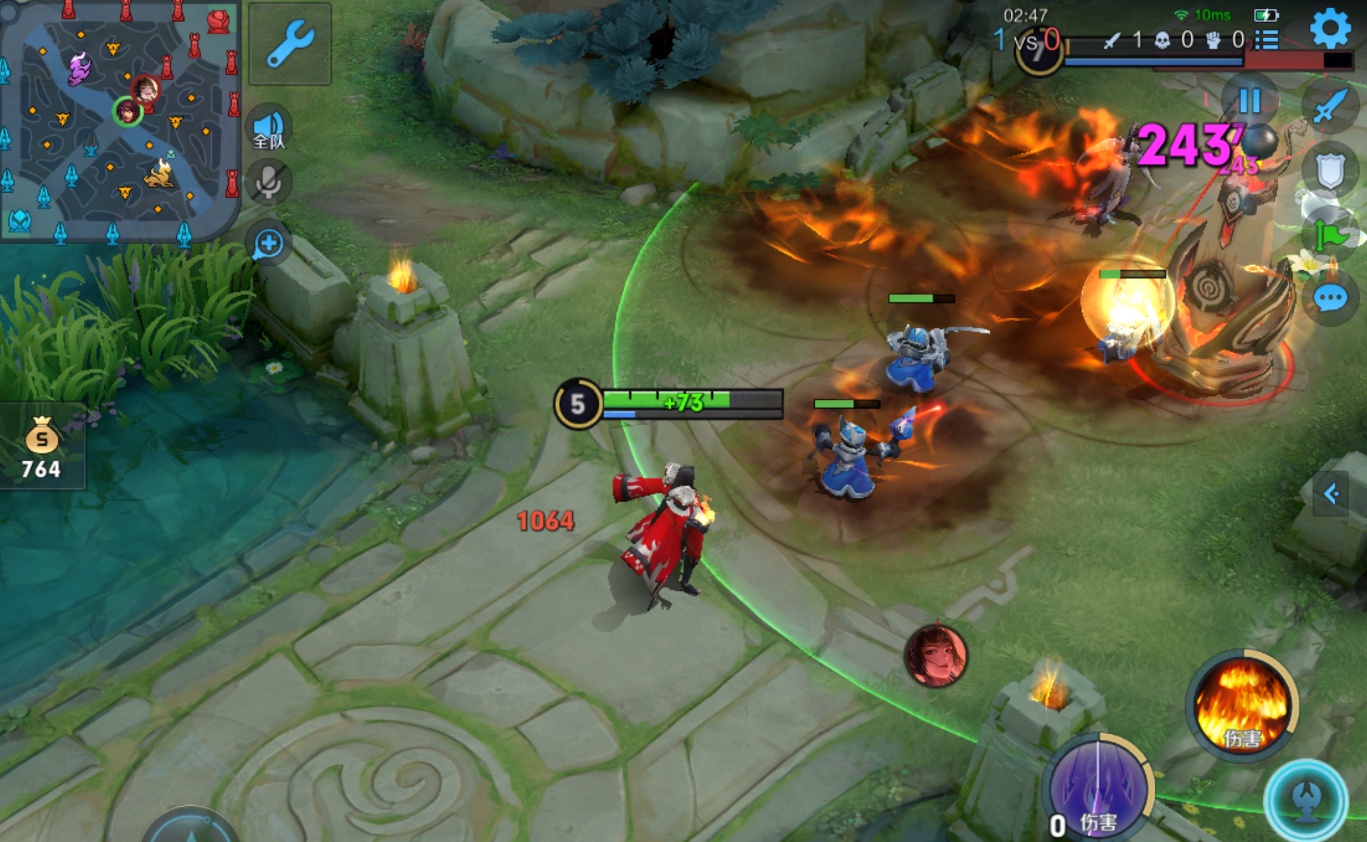This screenshot has width=1367, height=842.
Task: Toggle the microphone button
Action: pyautogui.click(x=268, y=182)
